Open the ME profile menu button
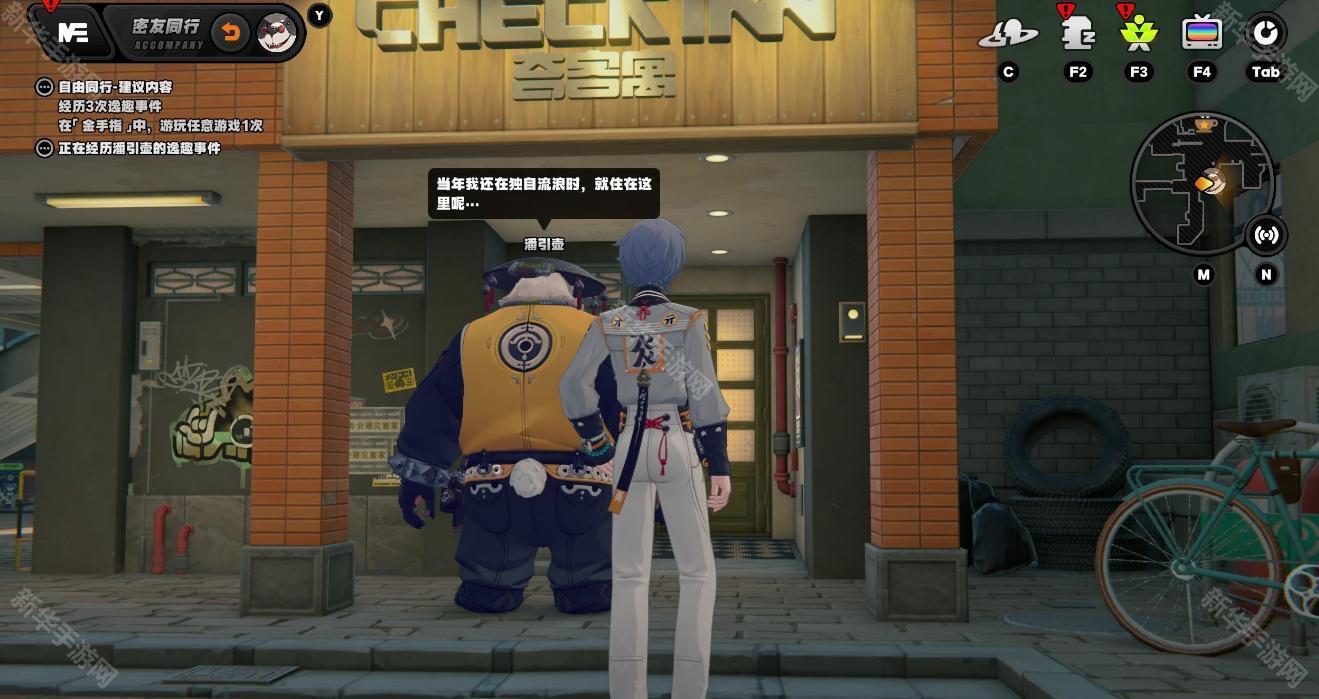The width and height of the screenshot is (1319, 699). click(73, 32)
